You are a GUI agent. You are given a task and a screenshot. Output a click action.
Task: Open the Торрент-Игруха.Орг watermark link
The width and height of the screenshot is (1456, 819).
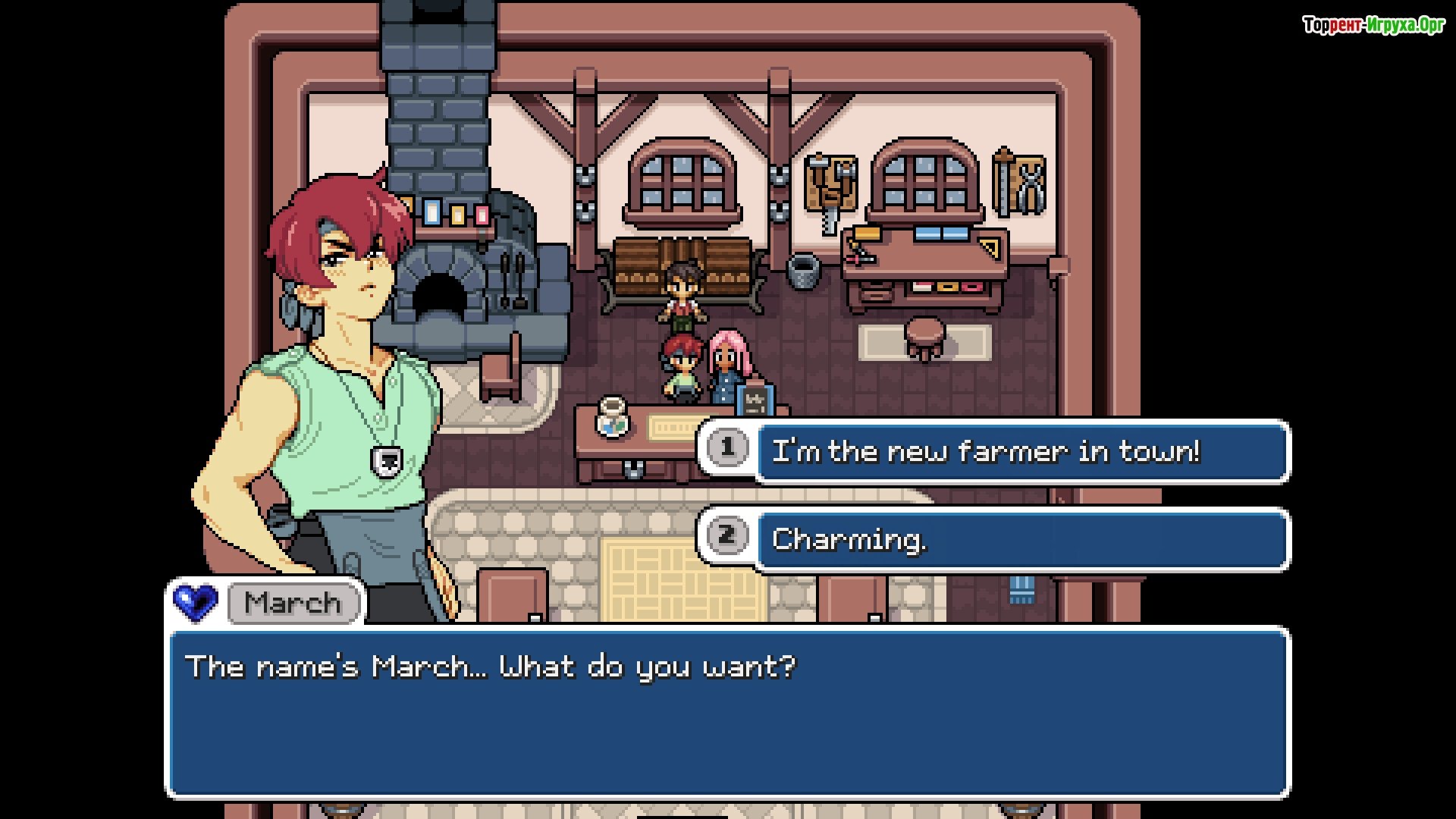(1373, 26)
